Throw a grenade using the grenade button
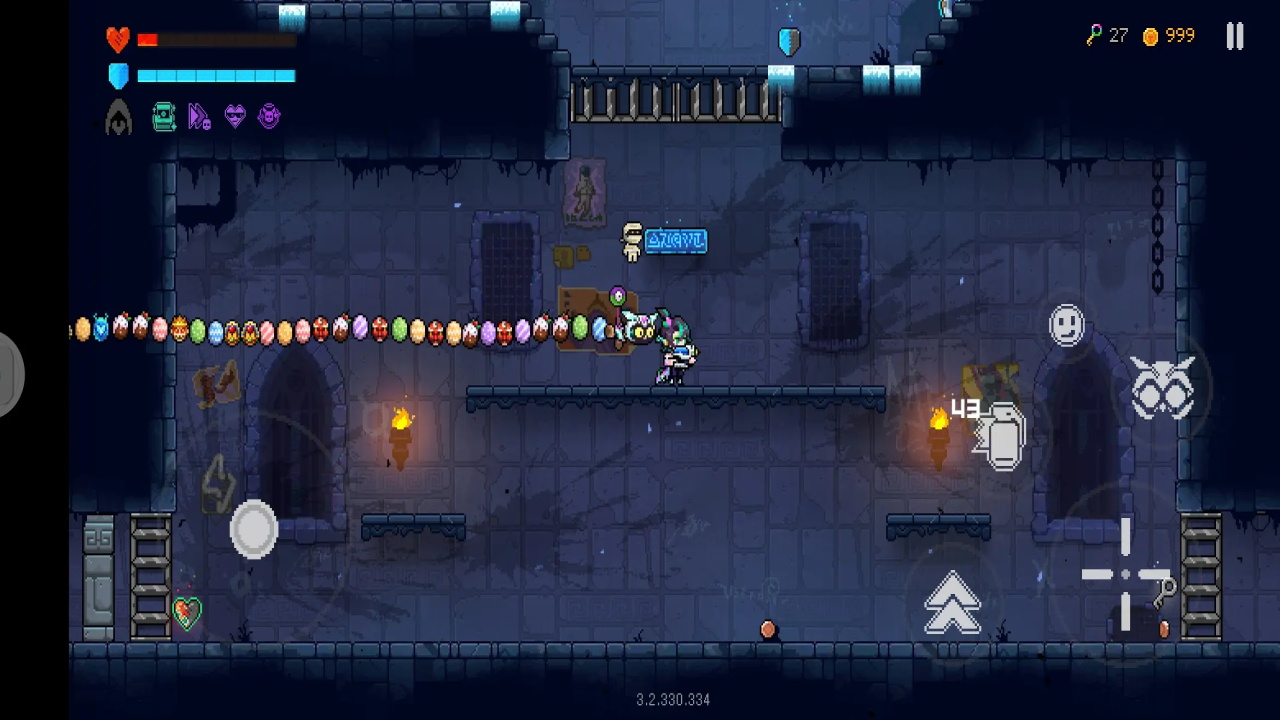The height and width of the screenshot is (720, 1280). [1003, 437]
